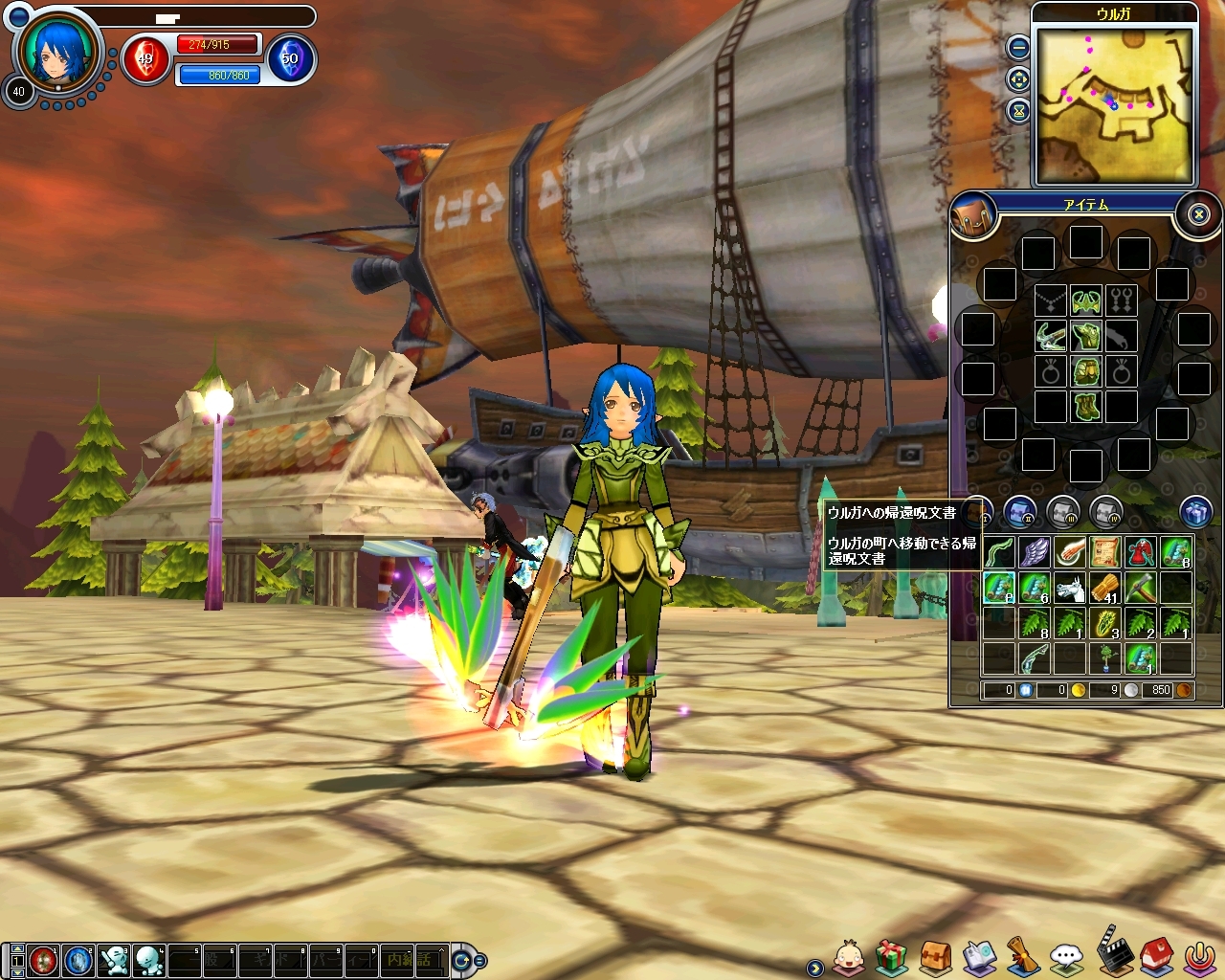The height and width of the screenshot is (980, 1225).
Task: Select the potted sapling item
Action: (x=1105, y=658)
